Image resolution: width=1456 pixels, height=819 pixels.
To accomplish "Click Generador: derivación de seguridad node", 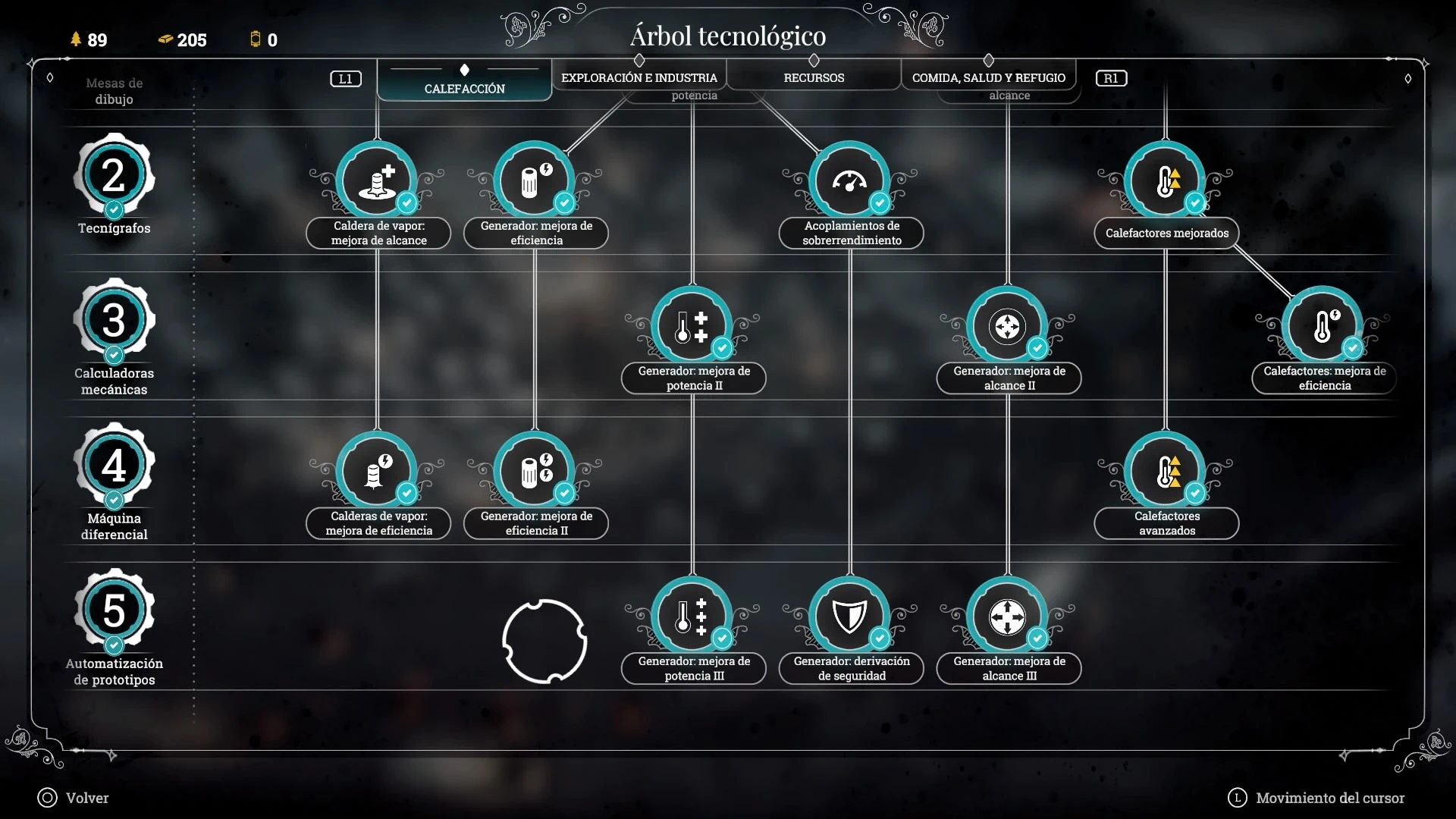I will [849, 617].
